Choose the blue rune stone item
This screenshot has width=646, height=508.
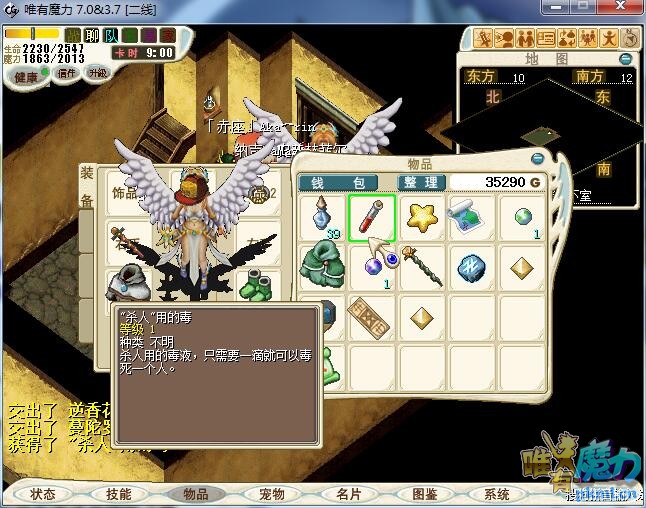(x=469, y=267)
